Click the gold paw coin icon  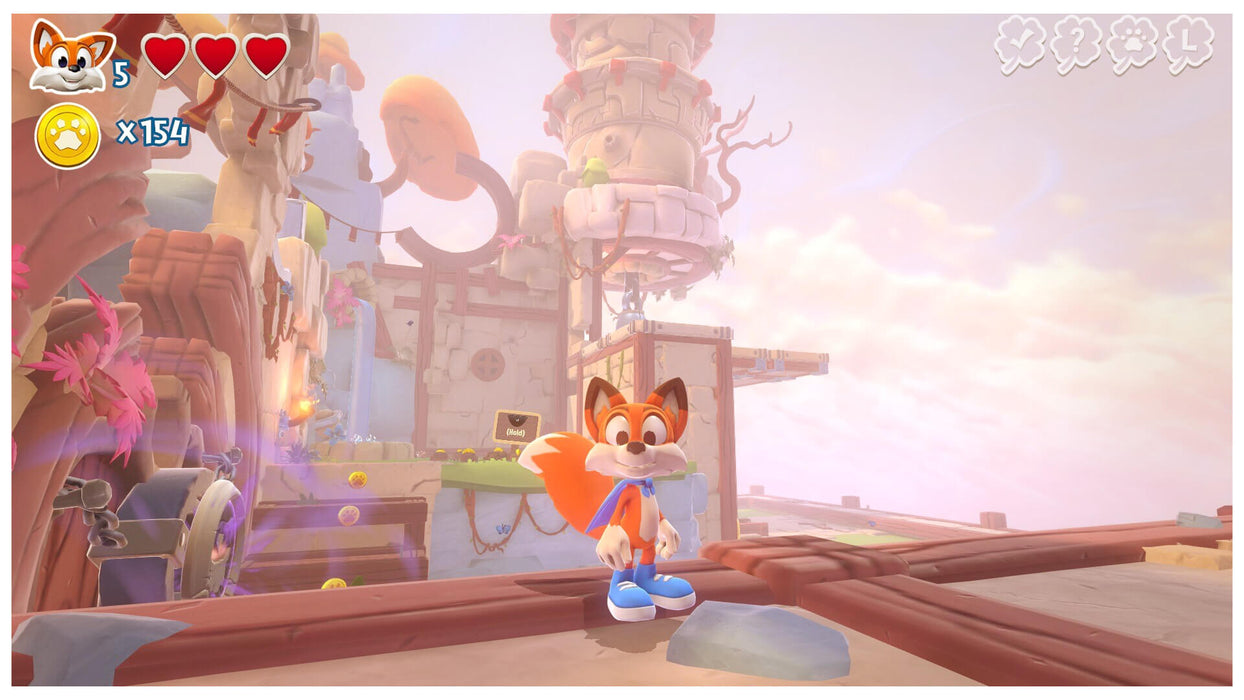(x=68, y=135)
